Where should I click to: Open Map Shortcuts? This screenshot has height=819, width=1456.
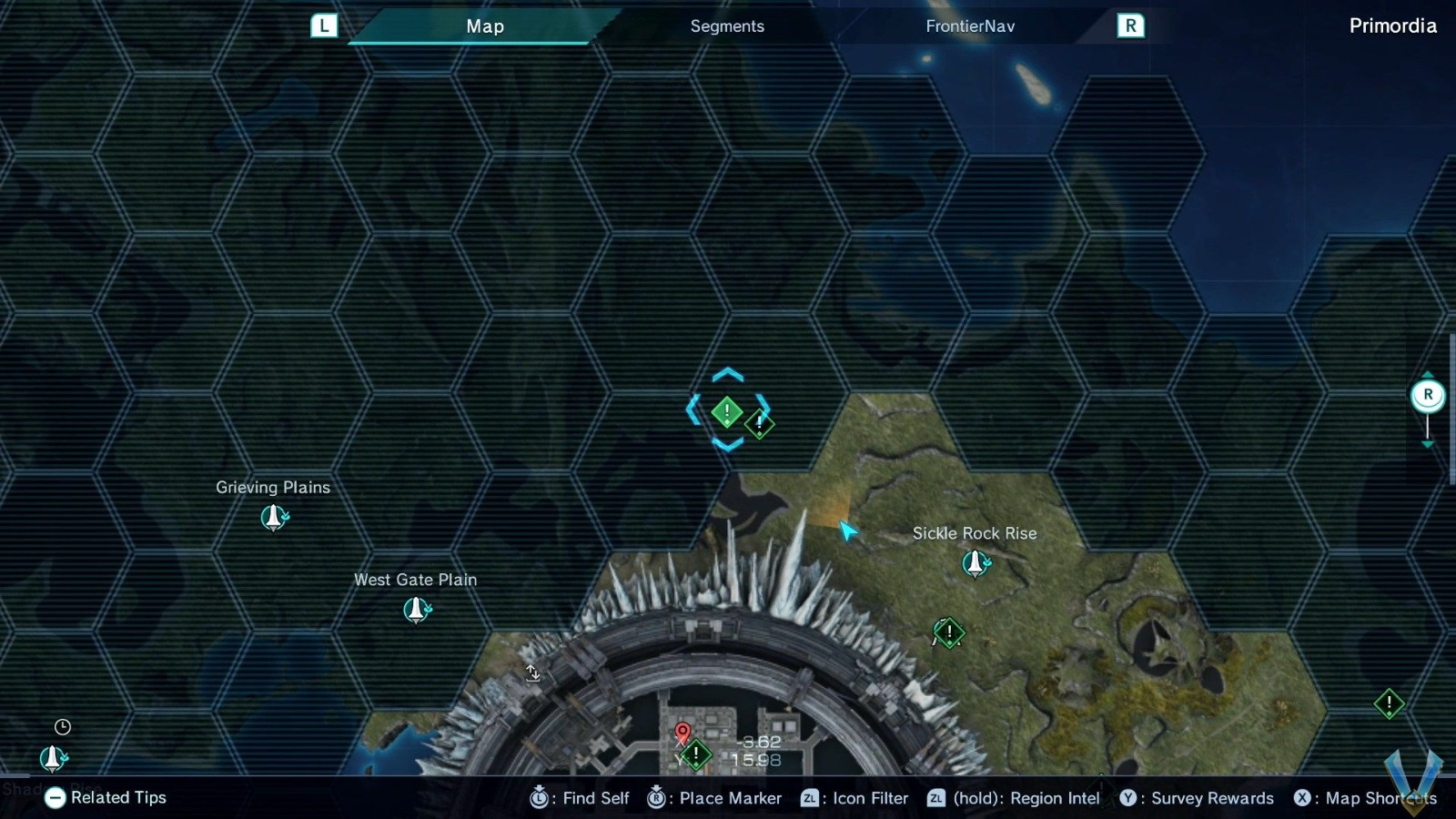pos(1365,798)
